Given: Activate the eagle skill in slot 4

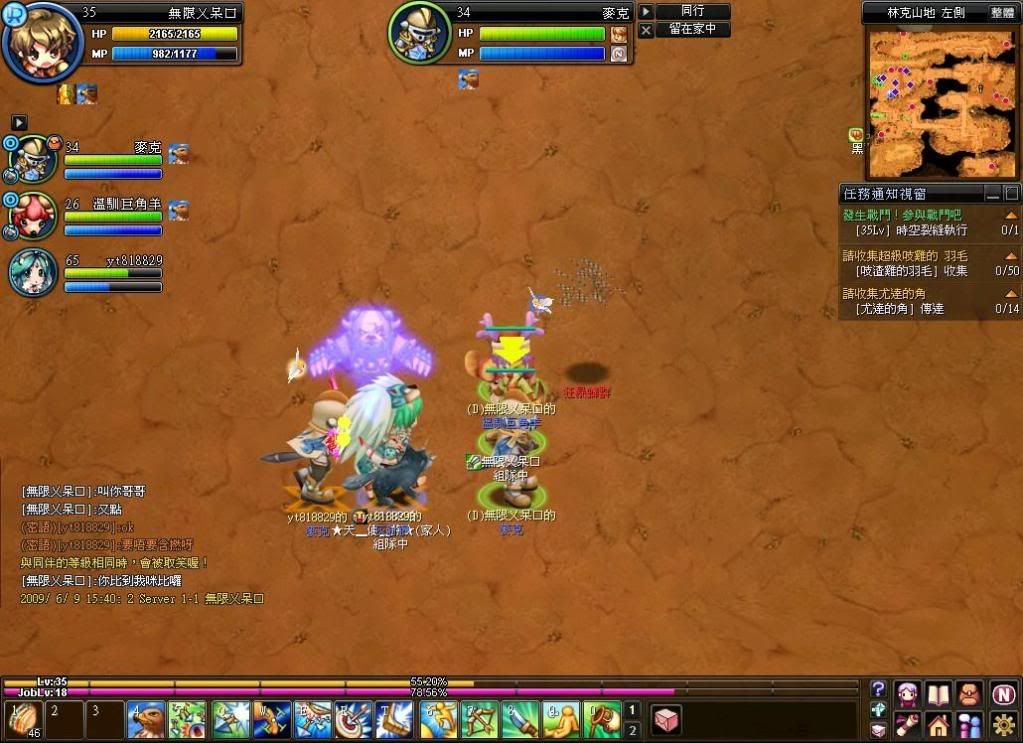Looking at the screenshot, I should pyautogui.click(x=147, y=720).
